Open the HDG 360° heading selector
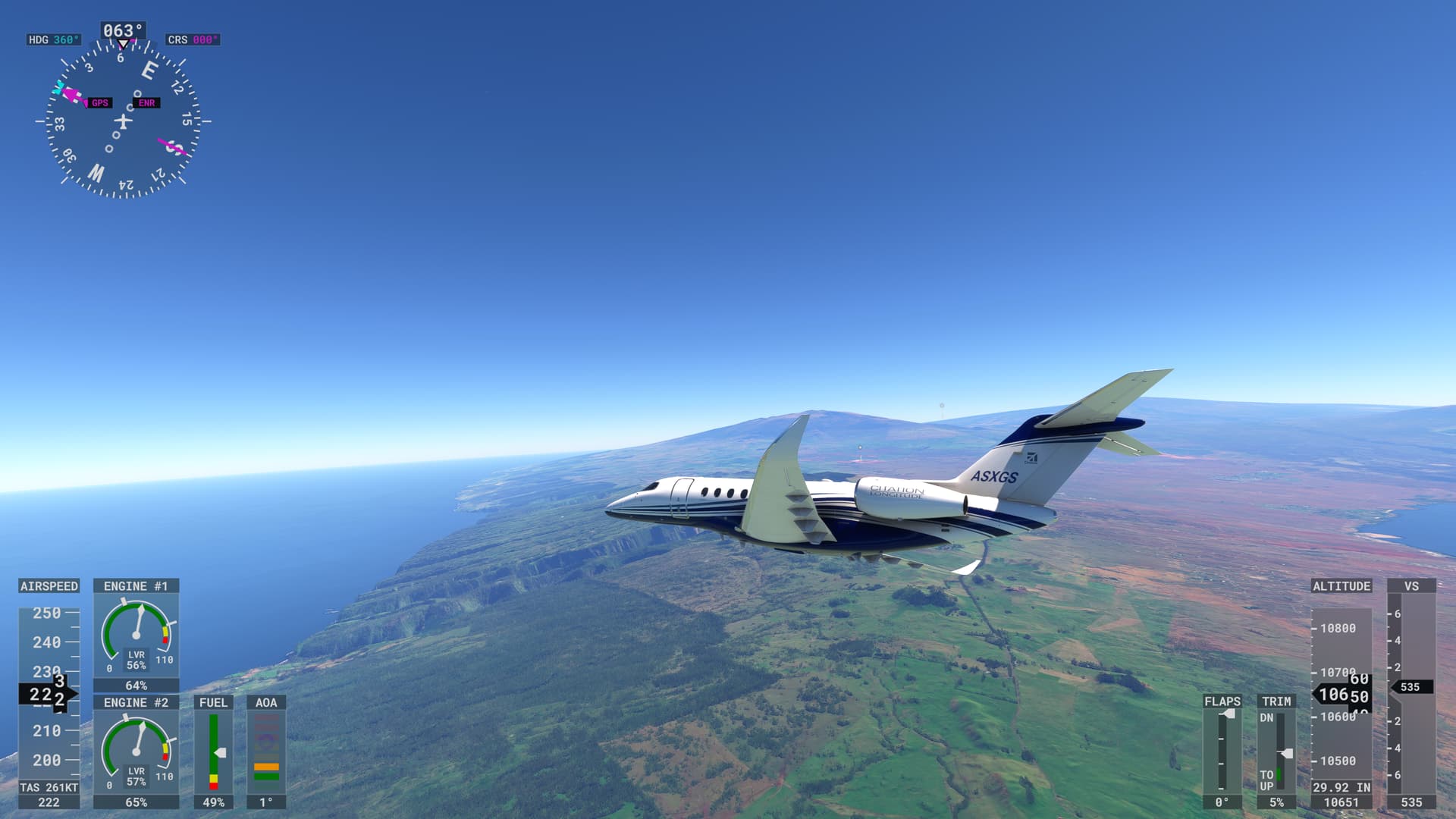1456x819 pixels. 53,38
